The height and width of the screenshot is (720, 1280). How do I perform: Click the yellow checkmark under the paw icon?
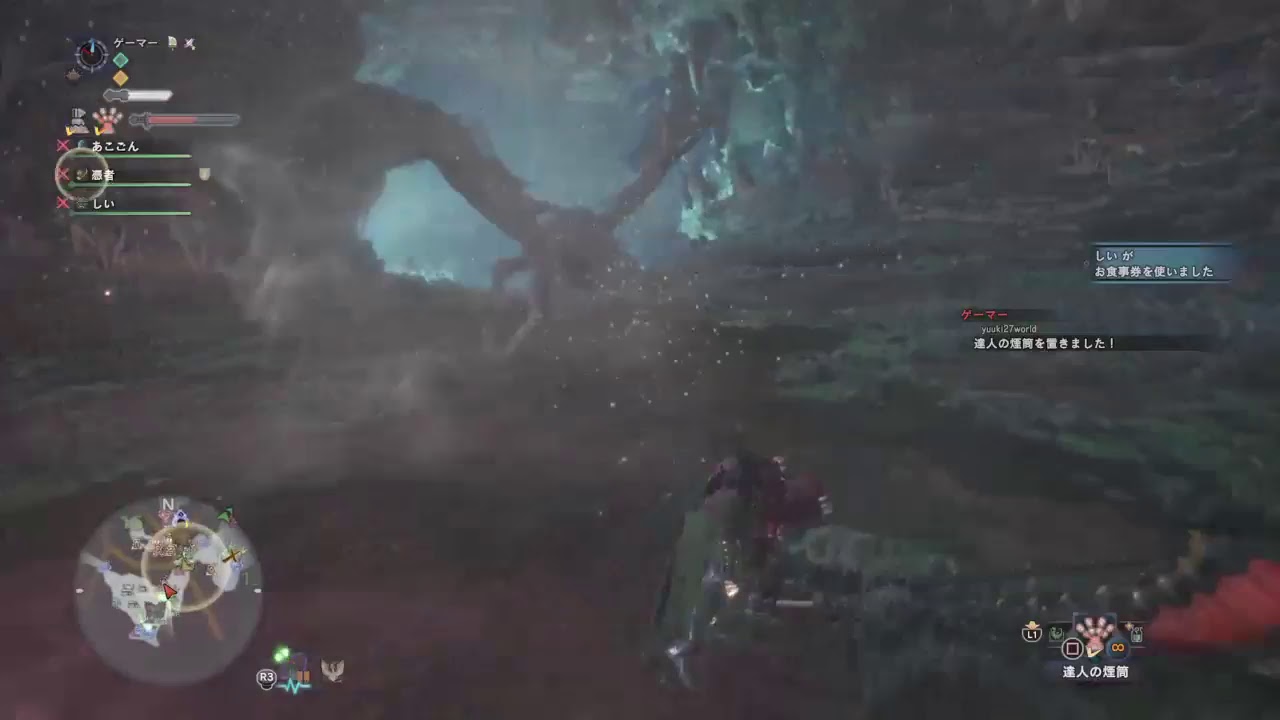(x=98, y=130)
